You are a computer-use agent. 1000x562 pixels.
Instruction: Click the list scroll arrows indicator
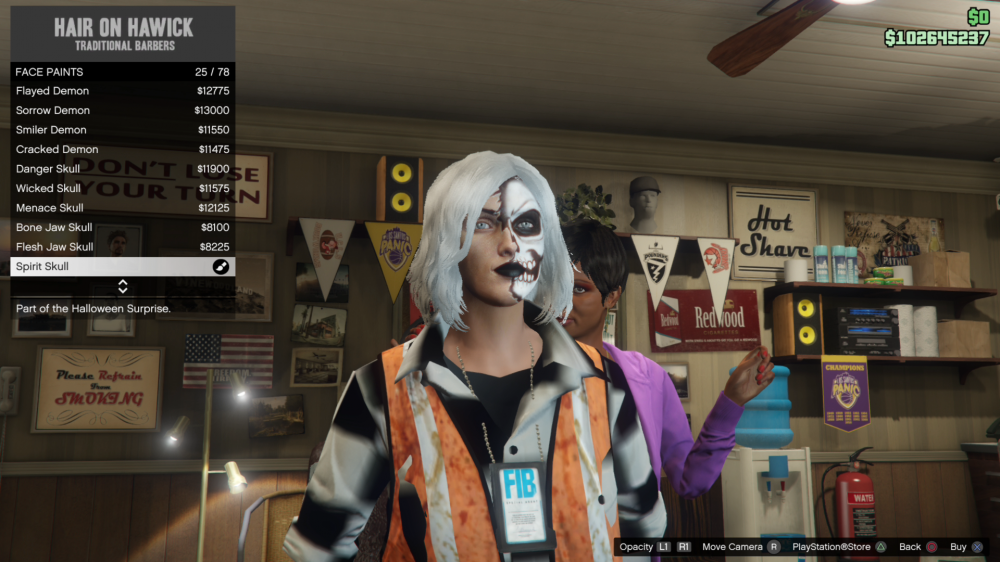[x=123, y=287]
